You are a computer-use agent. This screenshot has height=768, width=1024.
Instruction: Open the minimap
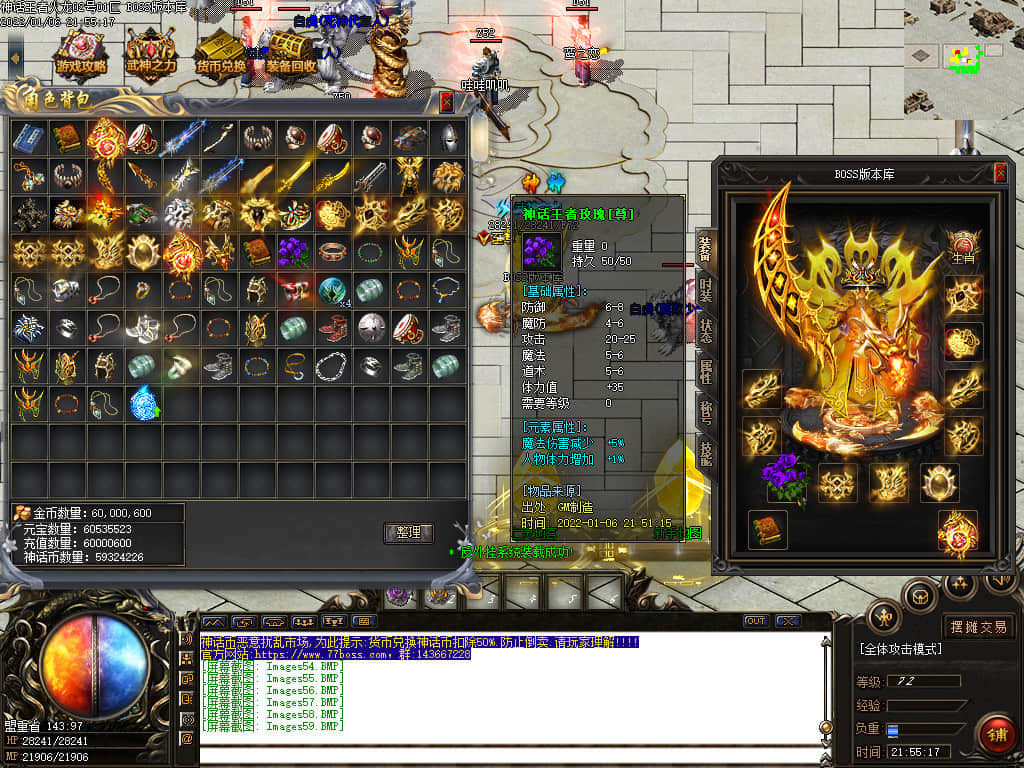[963, 58]
